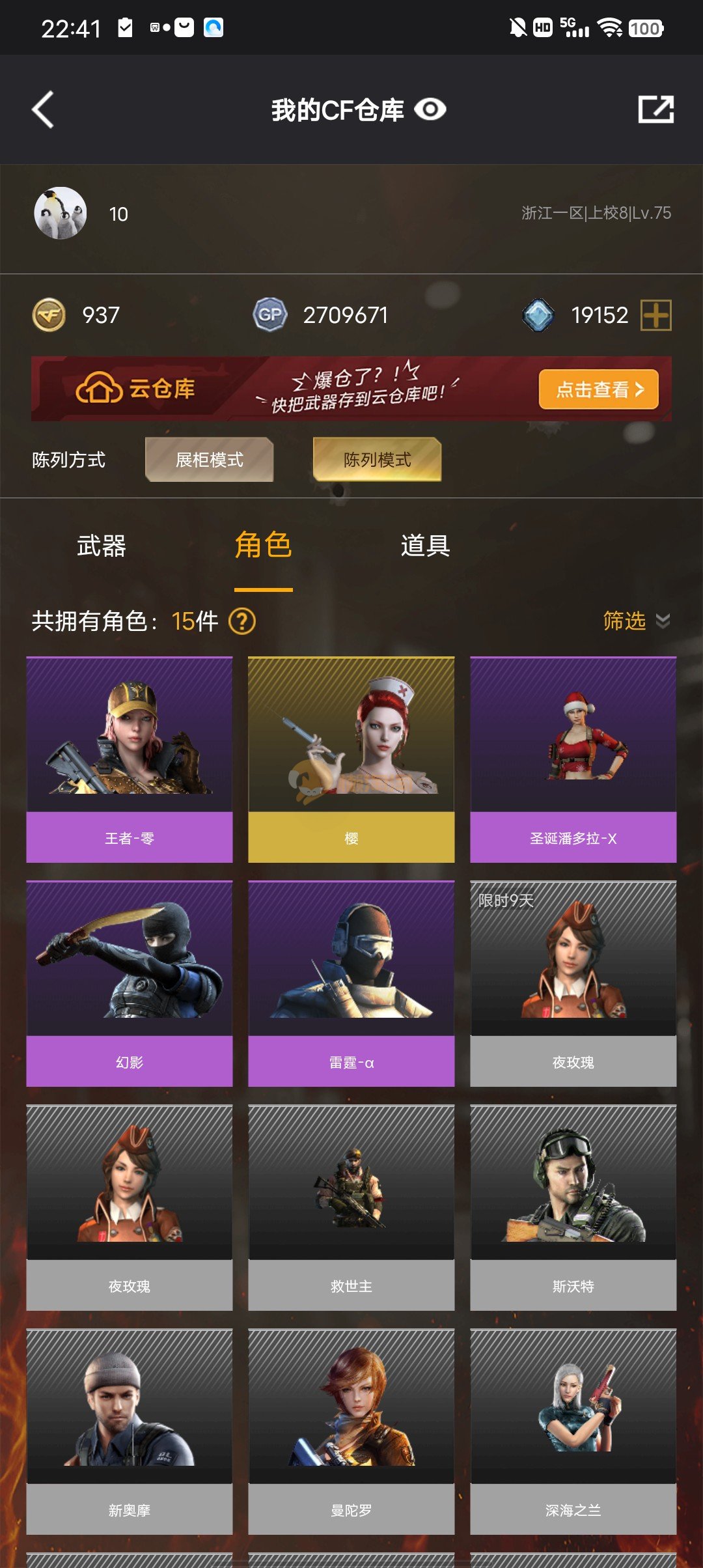The height and width of the screenshot is (1568, 703).
Task: Switch to the 武器 tab
Action: tap(101, 546)
